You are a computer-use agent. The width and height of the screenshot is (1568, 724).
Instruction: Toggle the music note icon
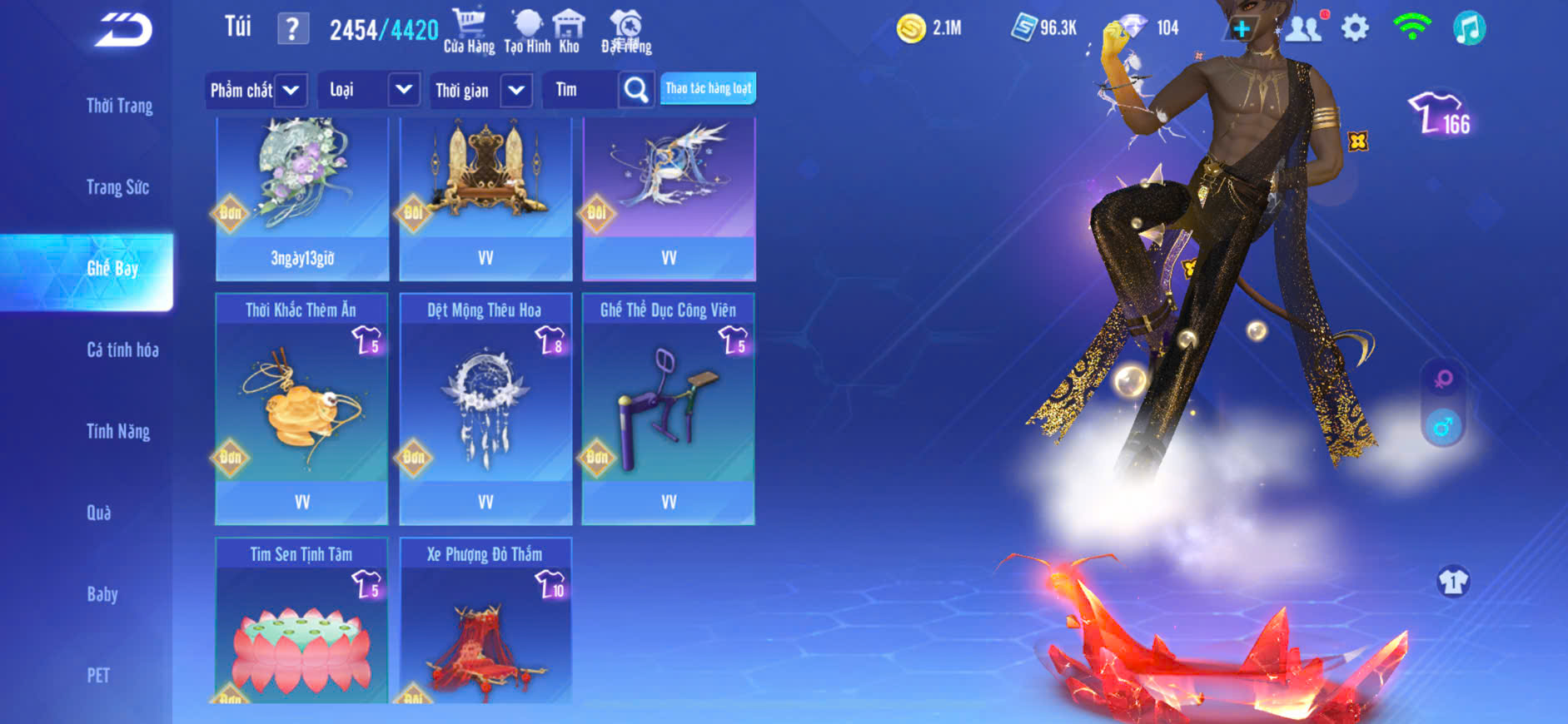tap(1469, 28)
